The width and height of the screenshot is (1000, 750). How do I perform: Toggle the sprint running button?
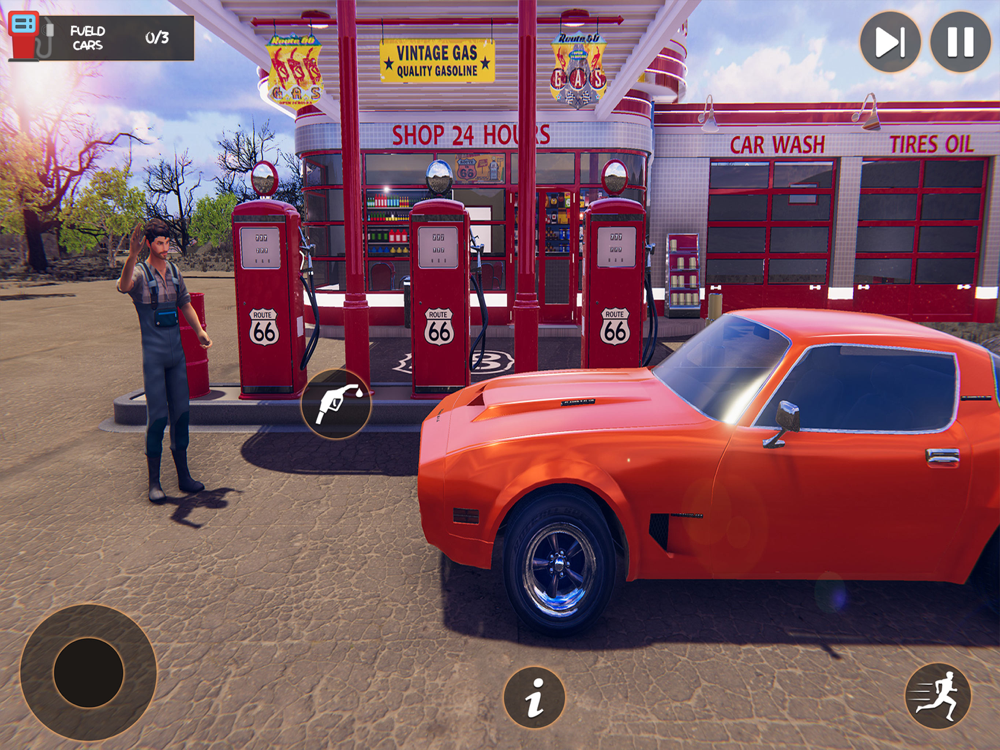[x=937, y=696]
